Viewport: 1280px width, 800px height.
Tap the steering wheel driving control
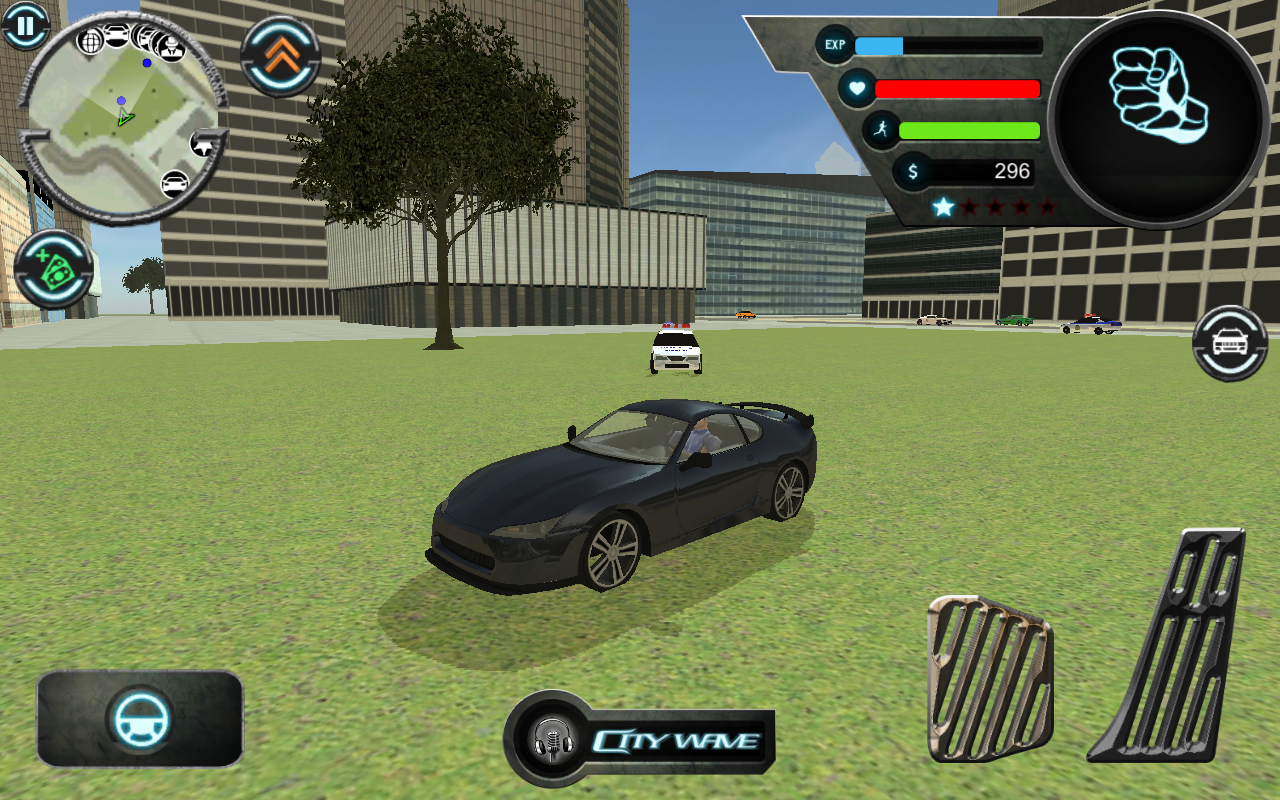141,723
